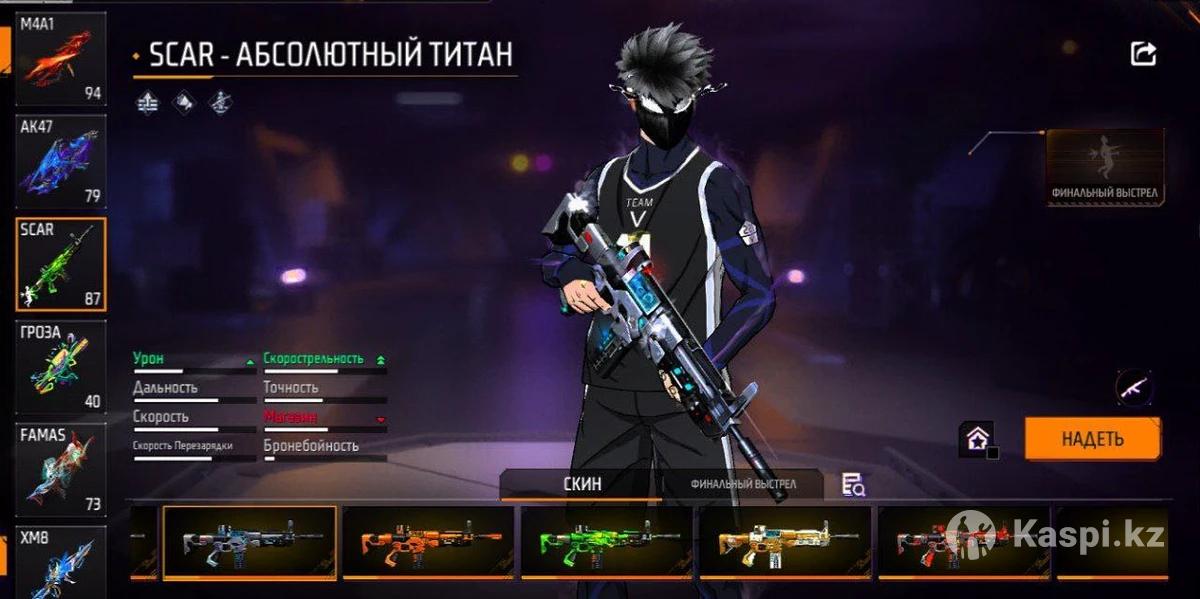This screenshot has height=599, width=1200.
Task: Click the share icon in the corner
Action: pos(1143,54)
